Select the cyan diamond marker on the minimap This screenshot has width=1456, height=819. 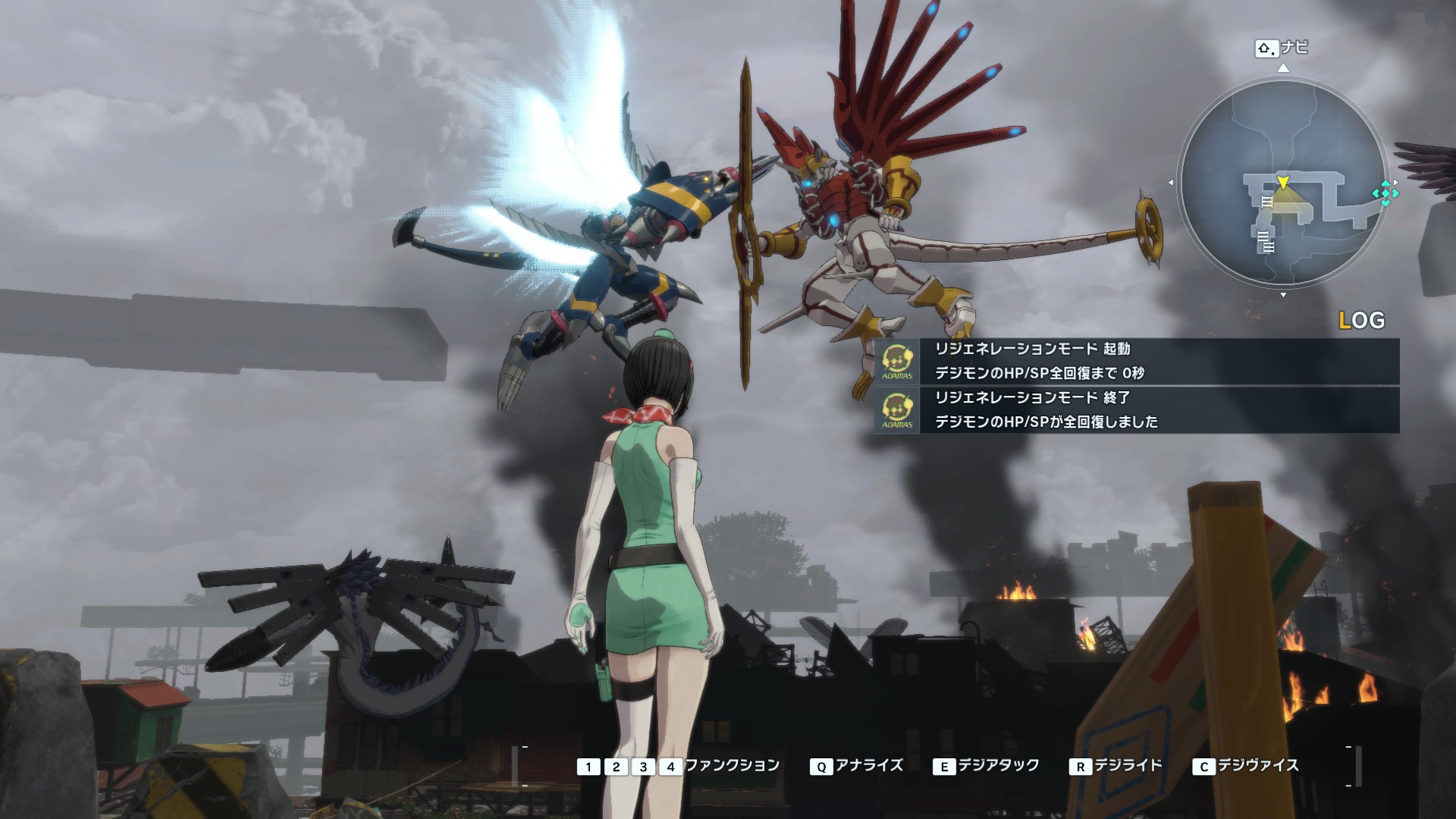1385,193
